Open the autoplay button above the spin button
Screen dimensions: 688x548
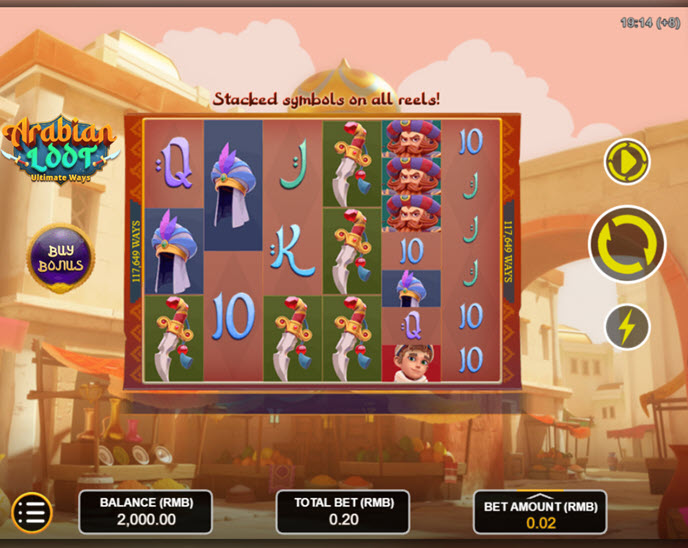point(627,161)
